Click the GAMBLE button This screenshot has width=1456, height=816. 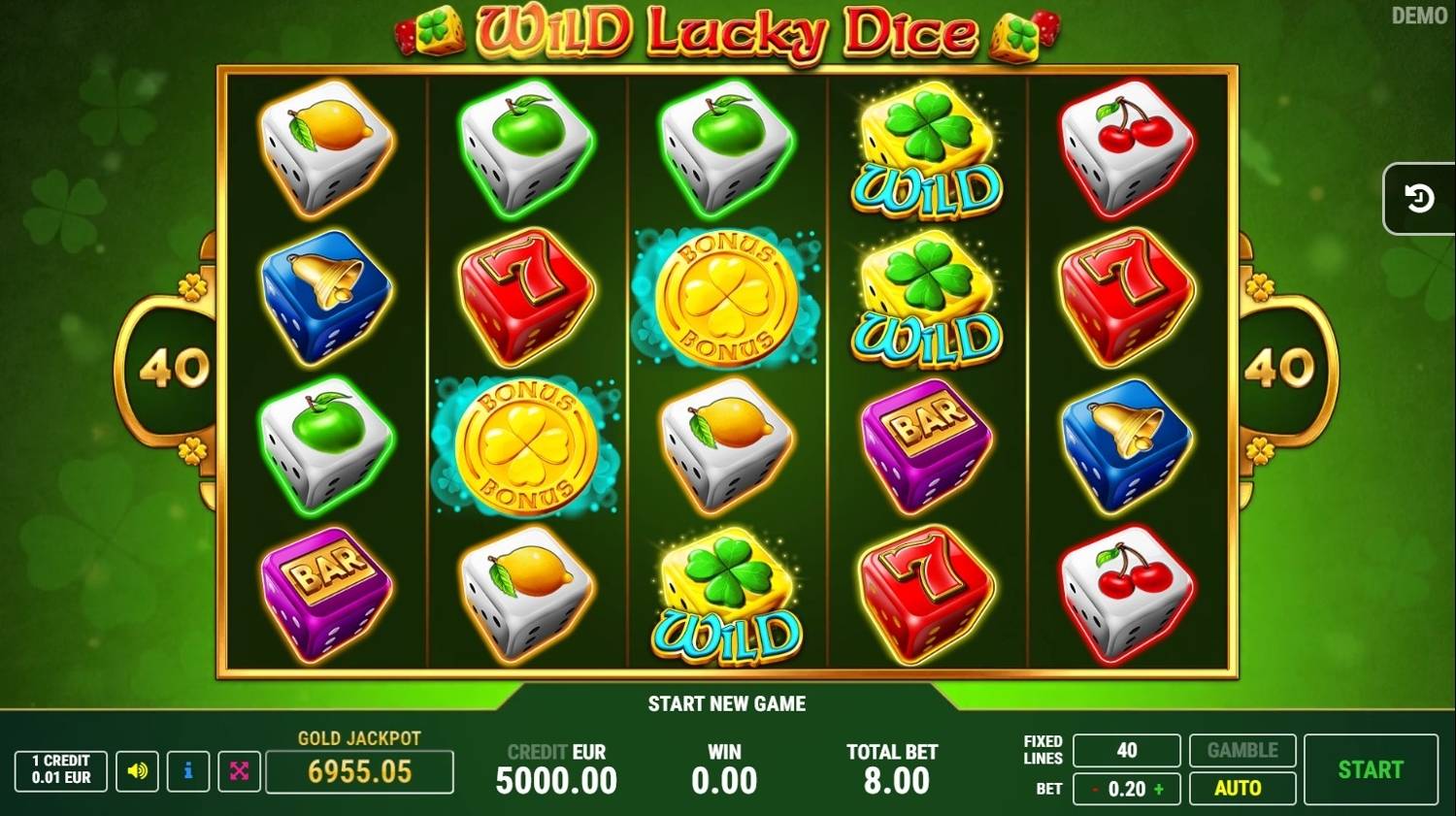click(1242, 750)
